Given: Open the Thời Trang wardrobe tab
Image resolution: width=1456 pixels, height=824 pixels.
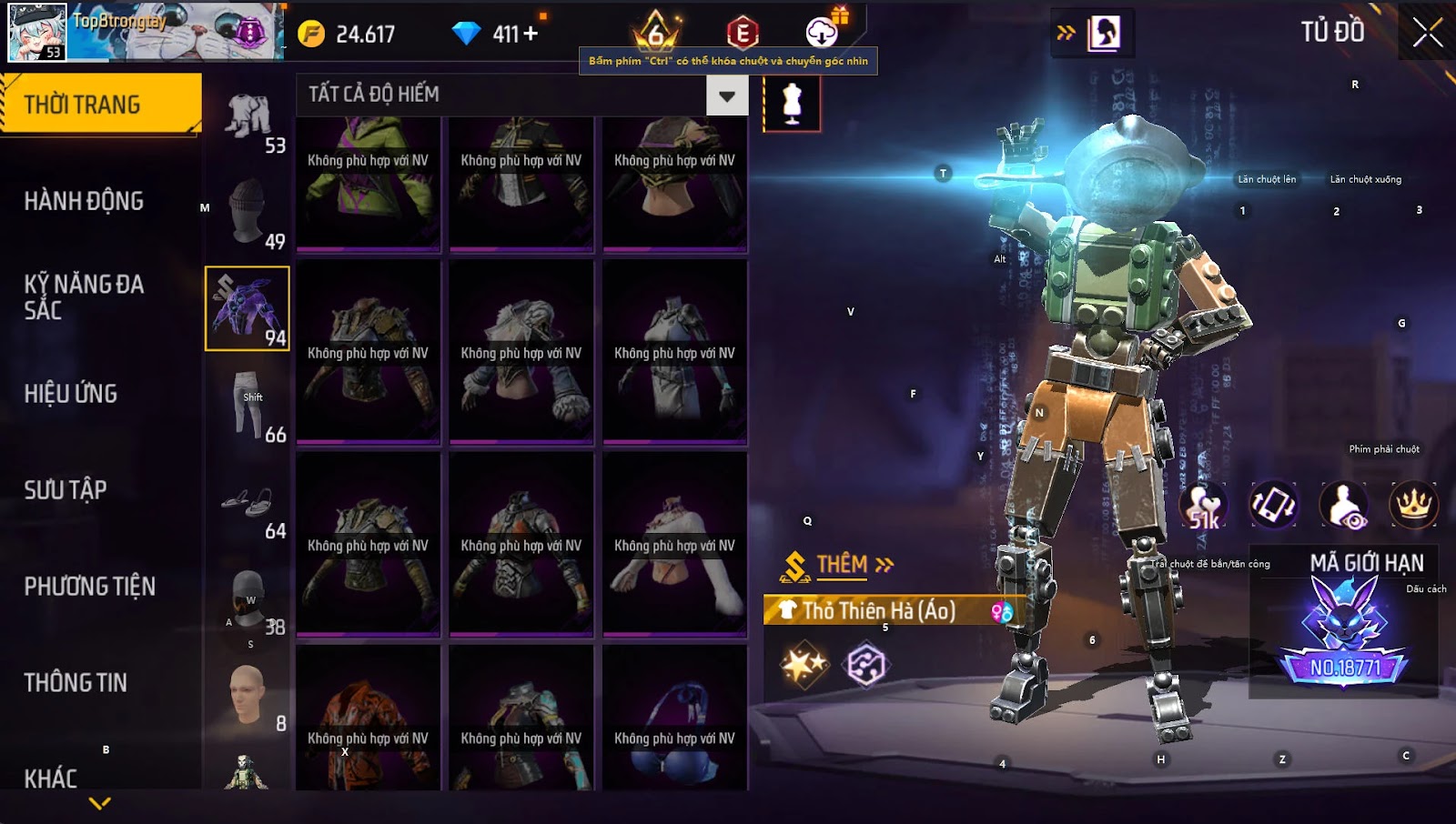Looking at the screenshot, I should click(100, 105).
